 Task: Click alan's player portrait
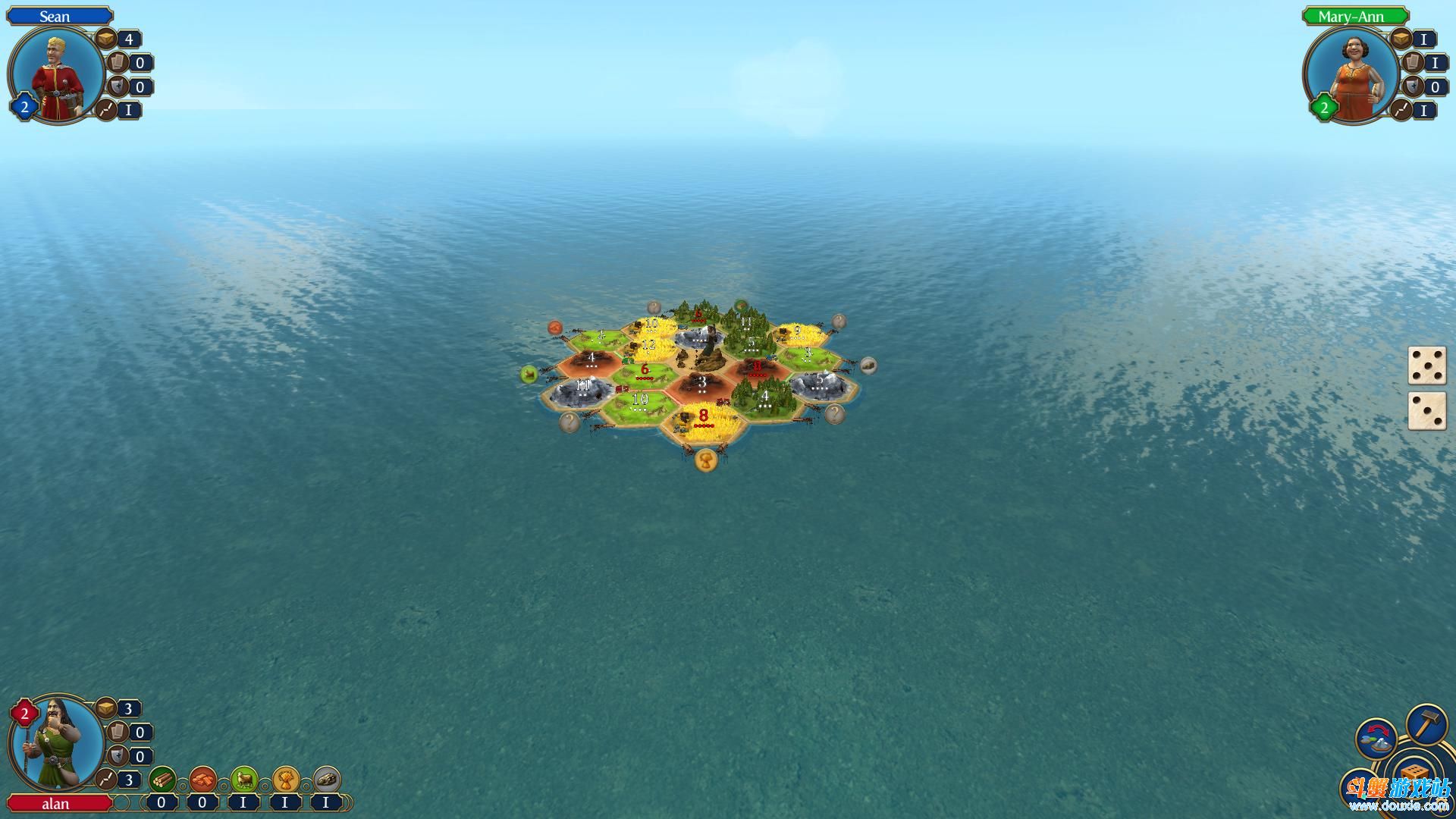(x=57, y=743)
